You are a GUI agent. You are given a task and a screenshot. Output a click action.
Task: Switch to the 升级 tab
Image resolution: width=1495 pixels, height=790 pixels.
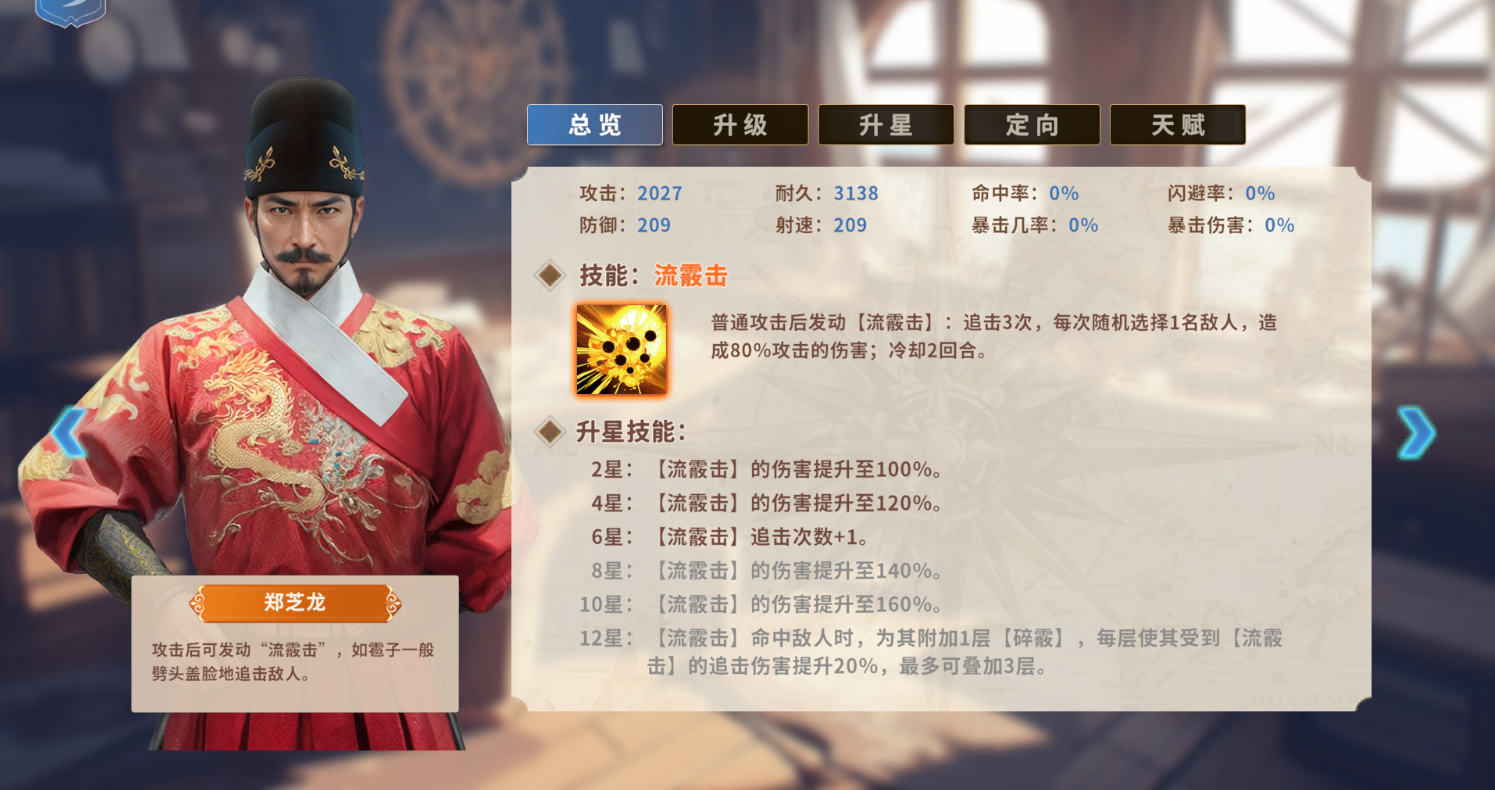(740, 124)
